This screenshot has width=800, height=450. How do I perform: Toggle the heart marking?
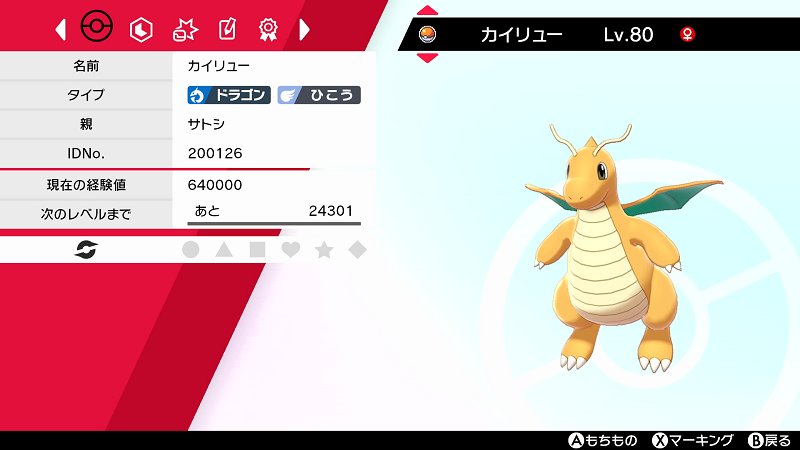point(290,250)
